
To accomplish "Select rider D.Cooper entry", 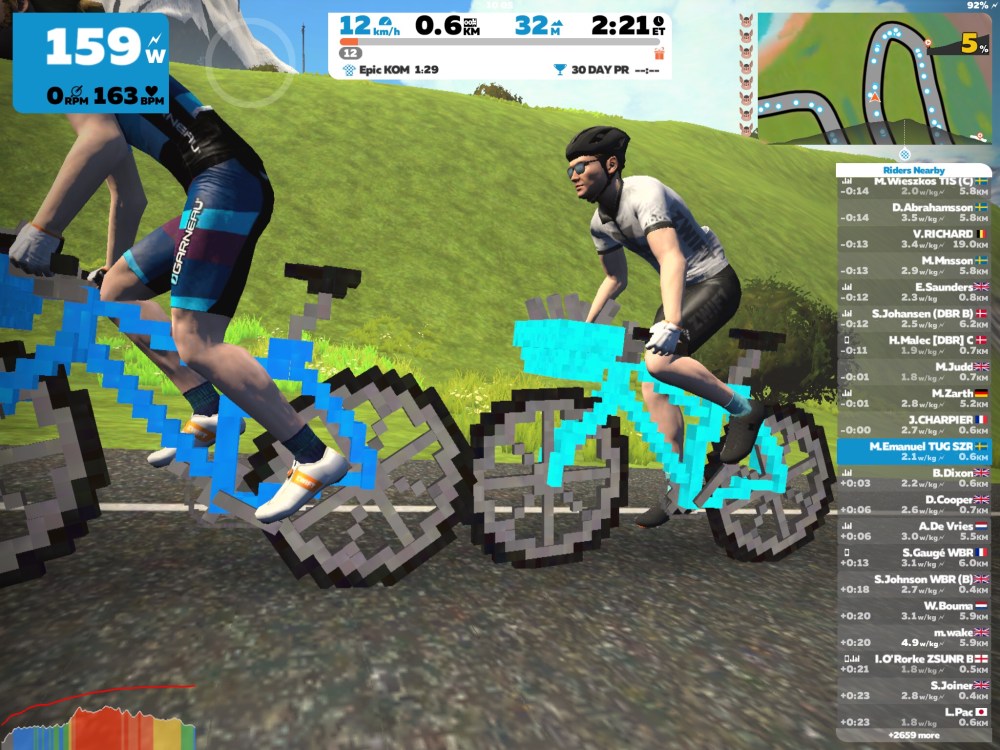I will point(913,504).
